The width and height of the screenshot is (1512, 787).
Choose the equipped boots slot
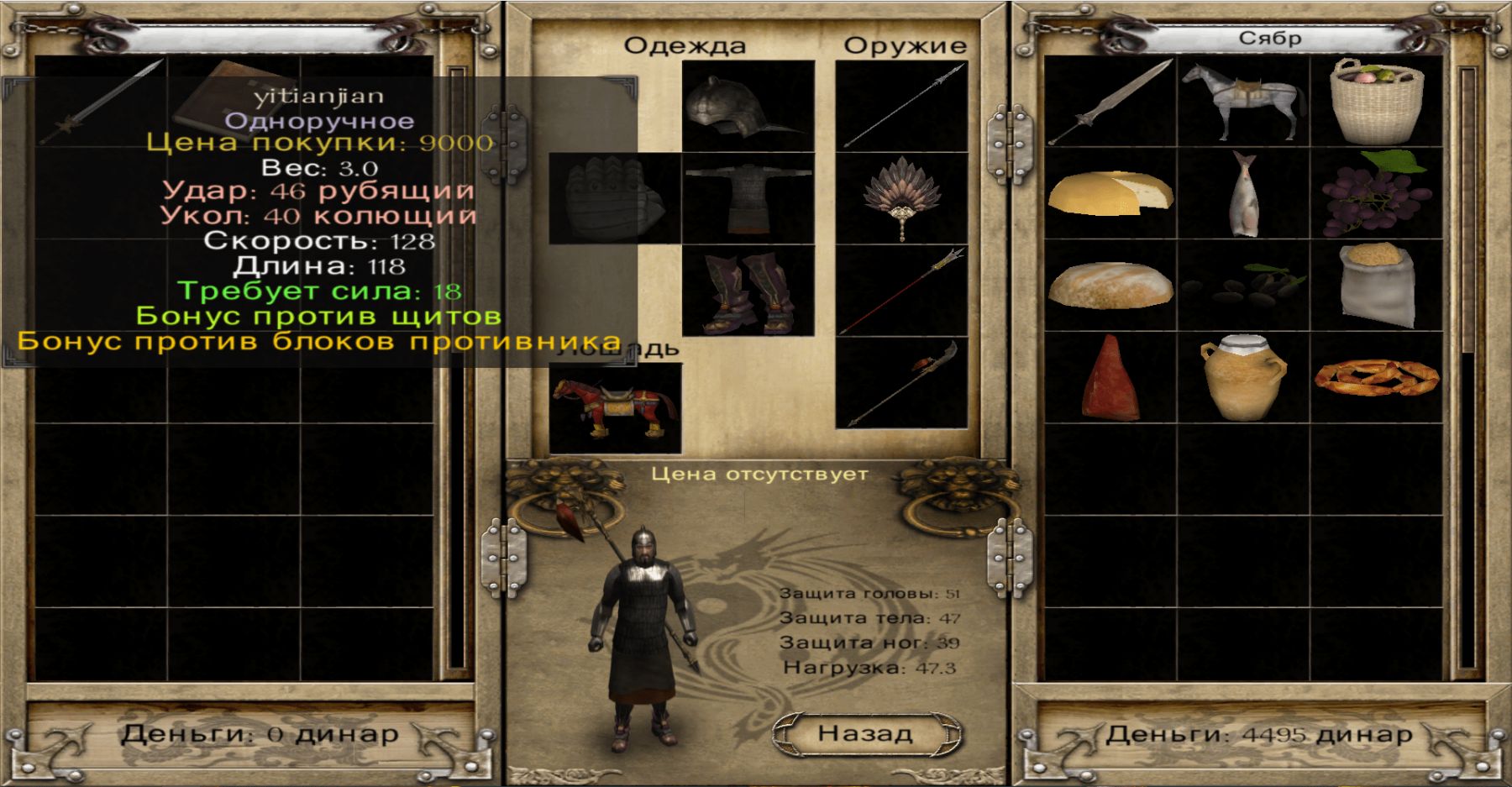(x=748, y=291)
